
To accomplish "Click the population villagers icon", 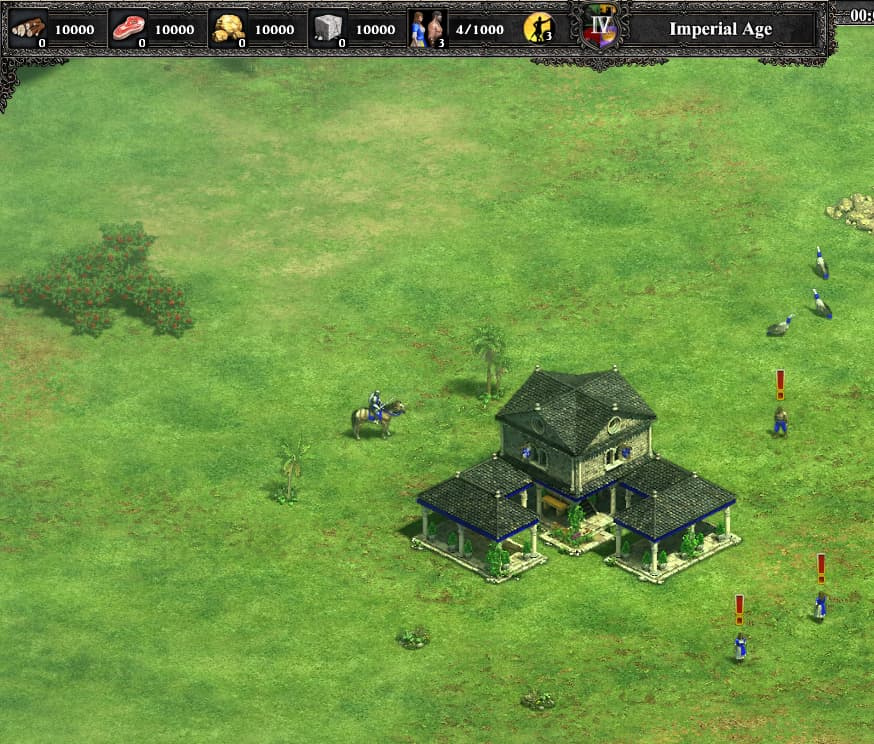I will pos(428,28).
